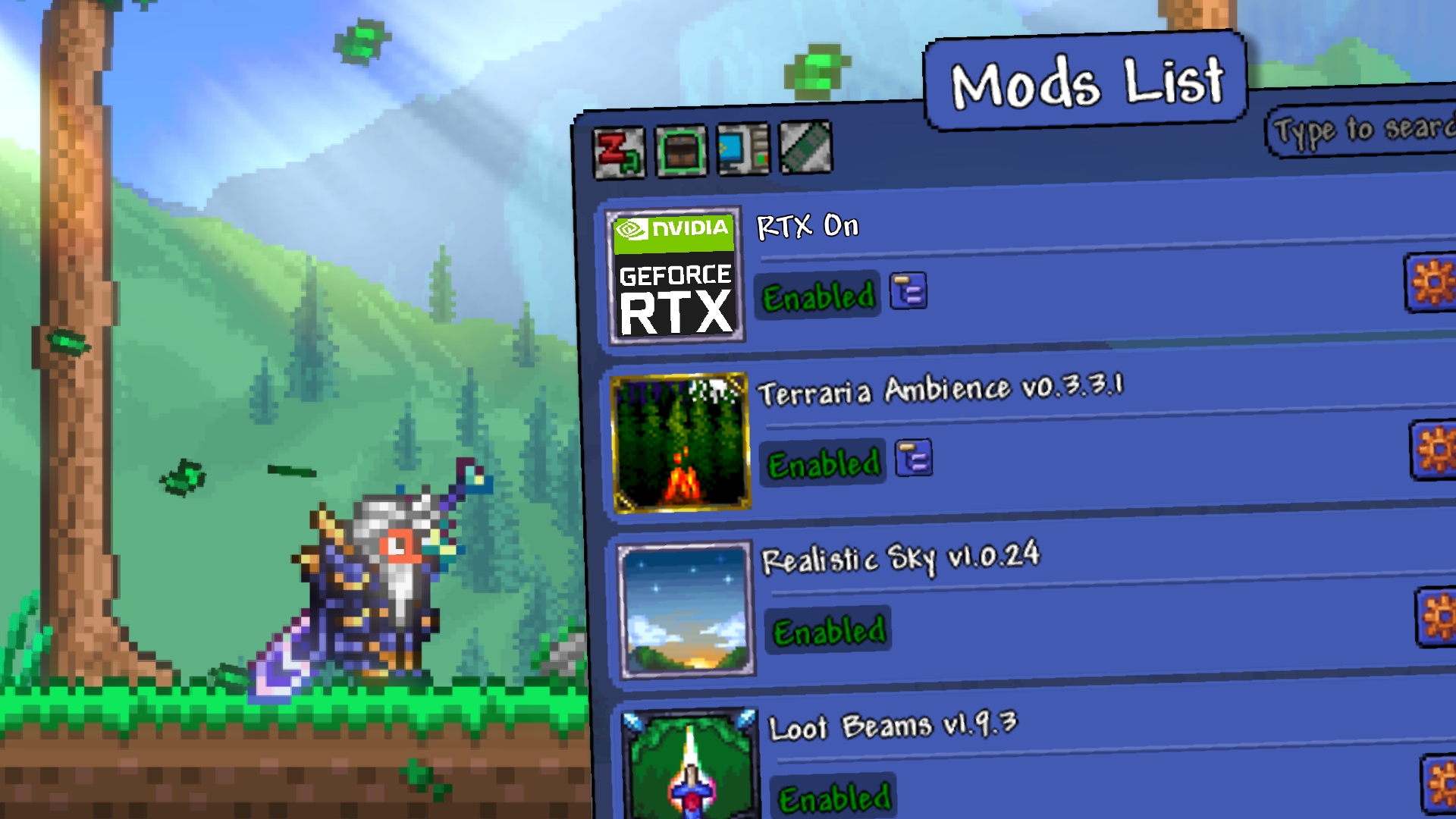Open Loot Beams mod's gear settings

1441,783
